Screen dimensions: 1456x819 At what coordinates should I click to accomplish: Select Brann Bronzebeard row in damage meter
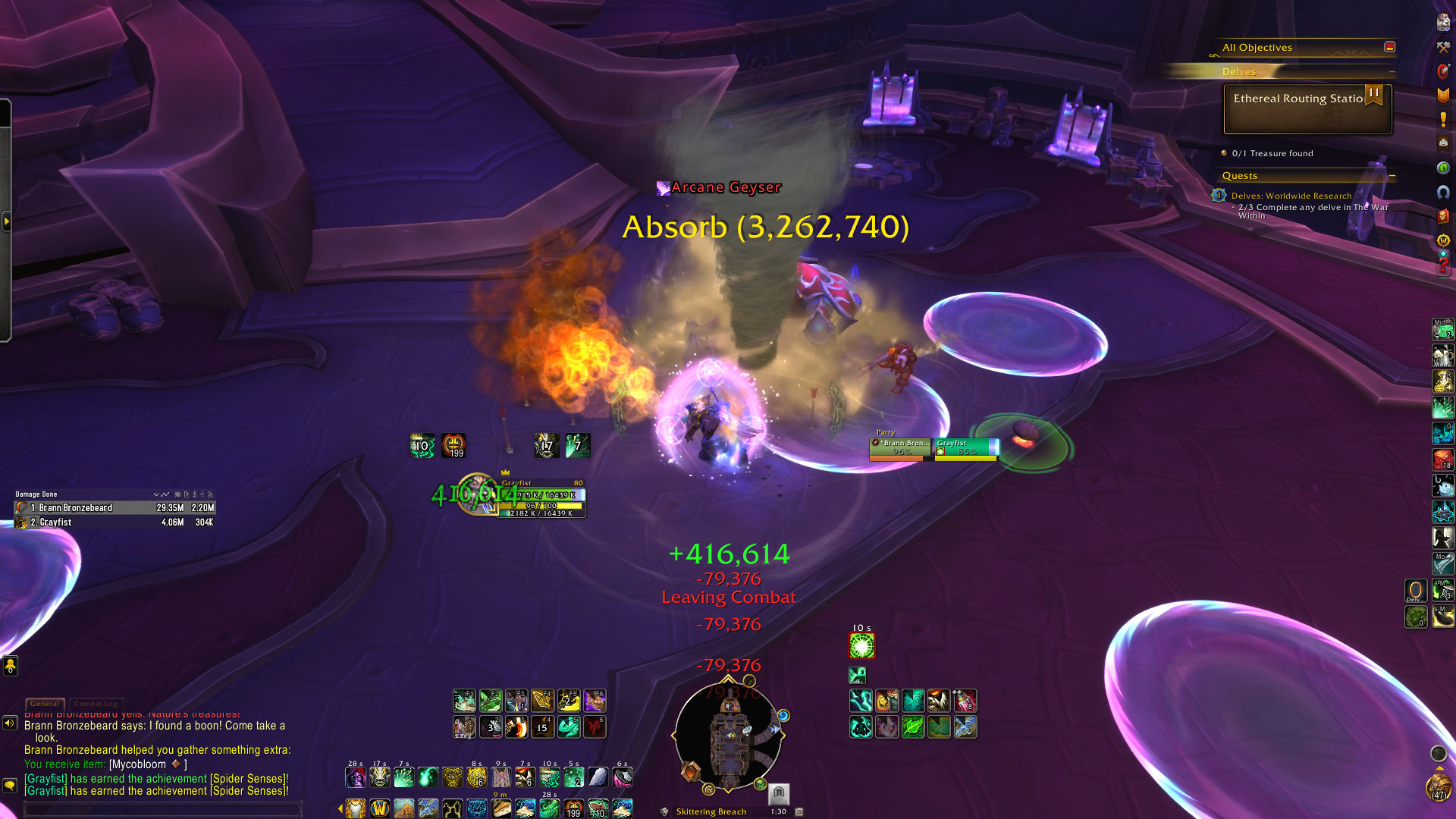pos(115,508)
